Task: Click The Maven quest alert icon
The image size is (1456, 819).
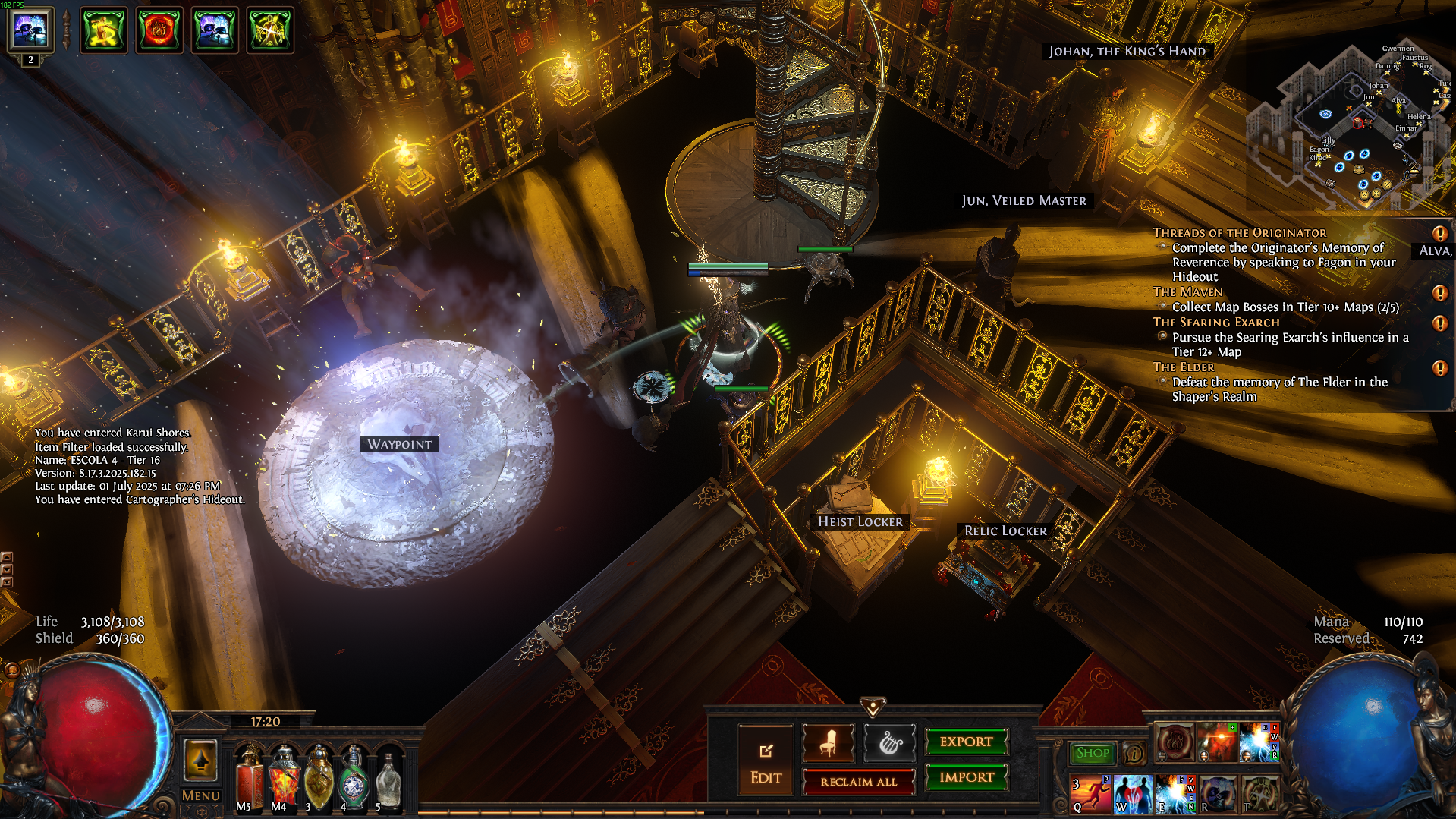Action: point(1439,293)
